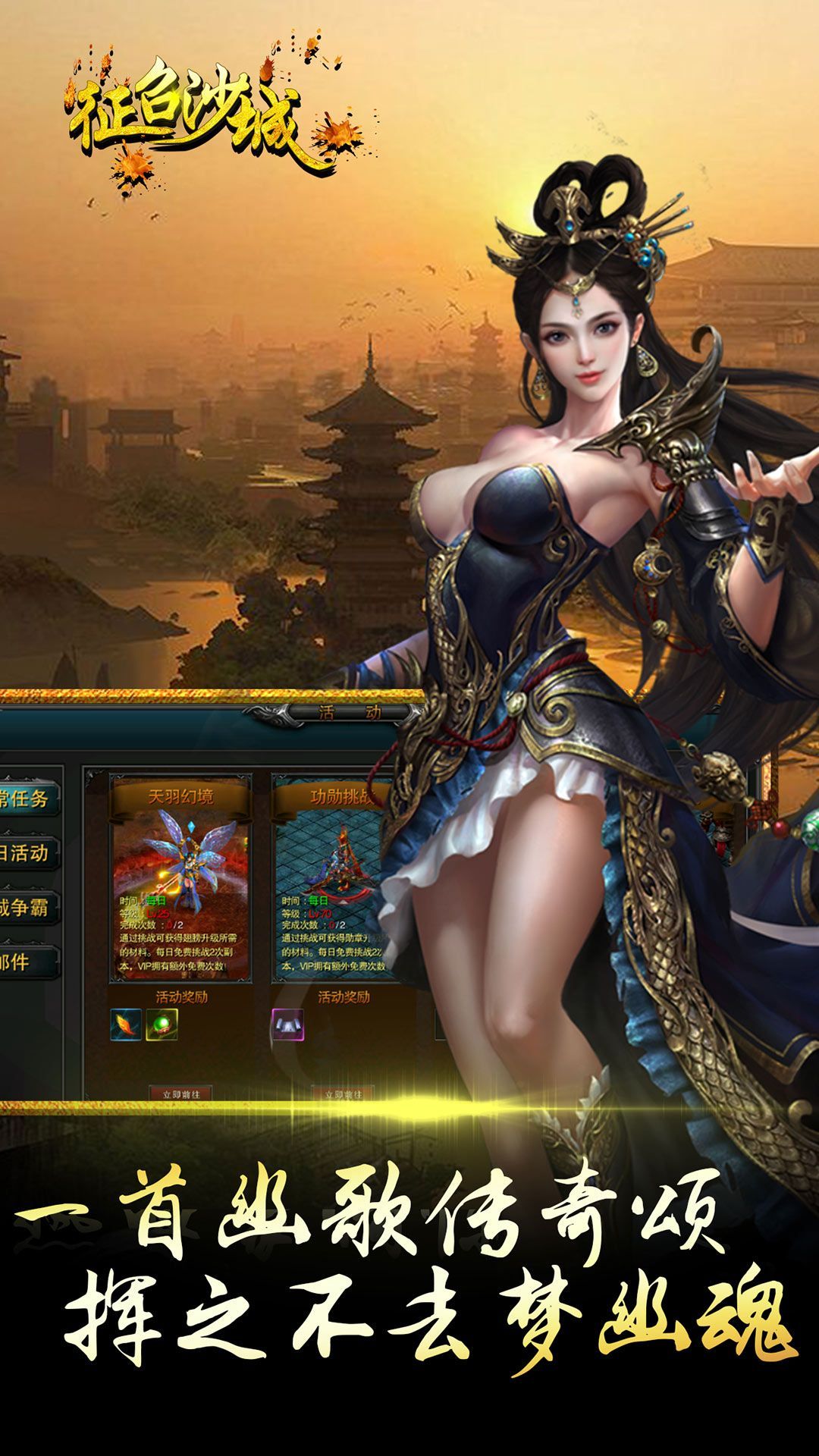Click the purple-framed scroll reward icon
819x1456 pixels.
288,1025
